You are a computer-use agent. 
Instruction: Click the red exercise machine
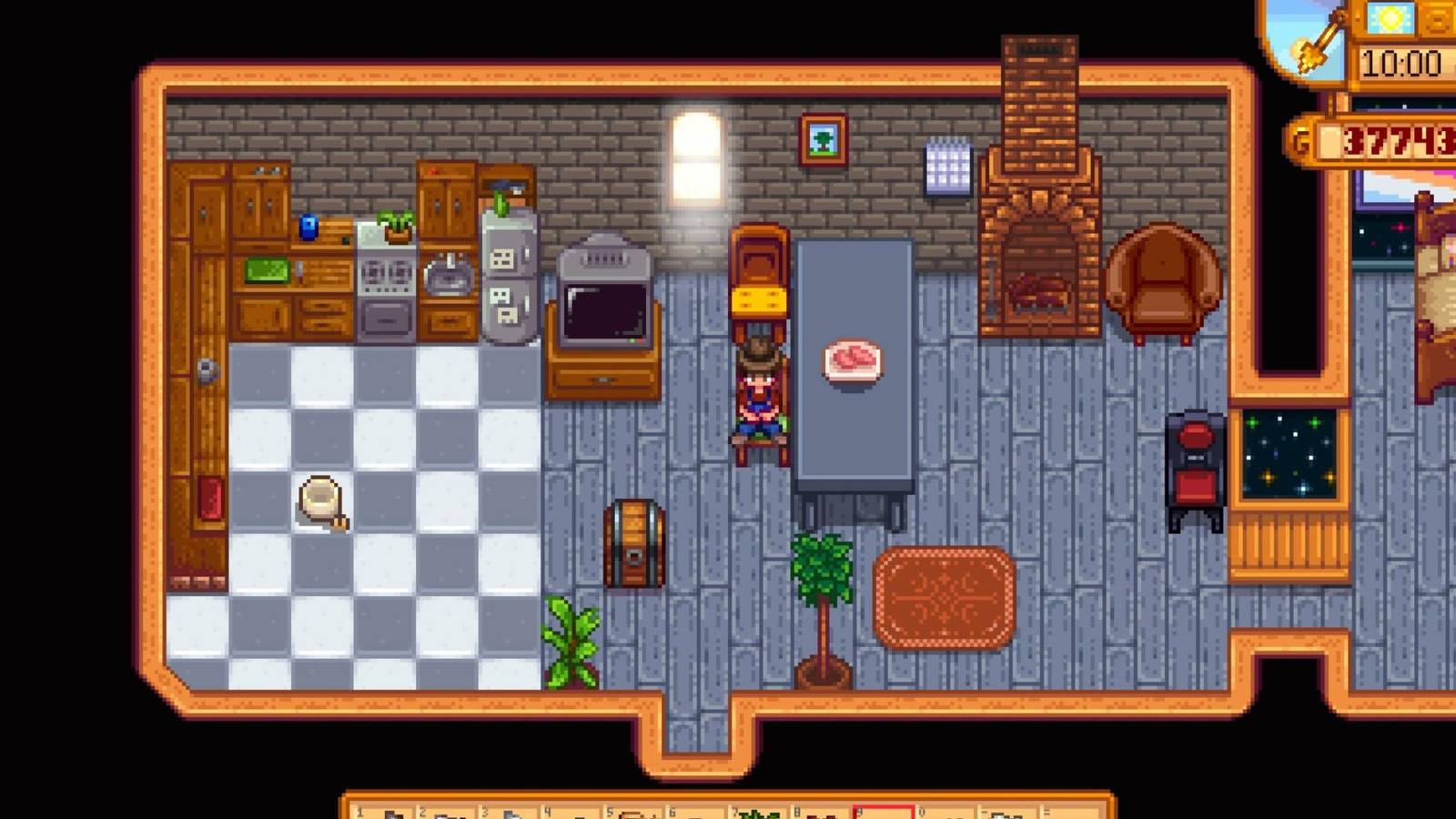(x=1197, y=464)
